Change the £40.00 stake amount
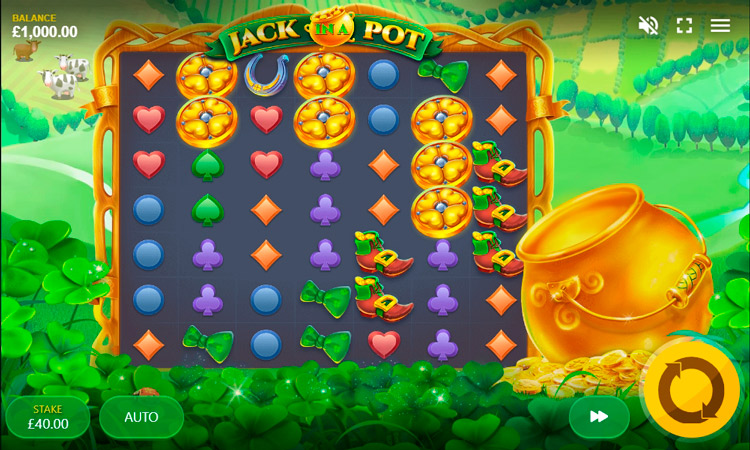The image size is (750, 450). click(x=48, y=417)
